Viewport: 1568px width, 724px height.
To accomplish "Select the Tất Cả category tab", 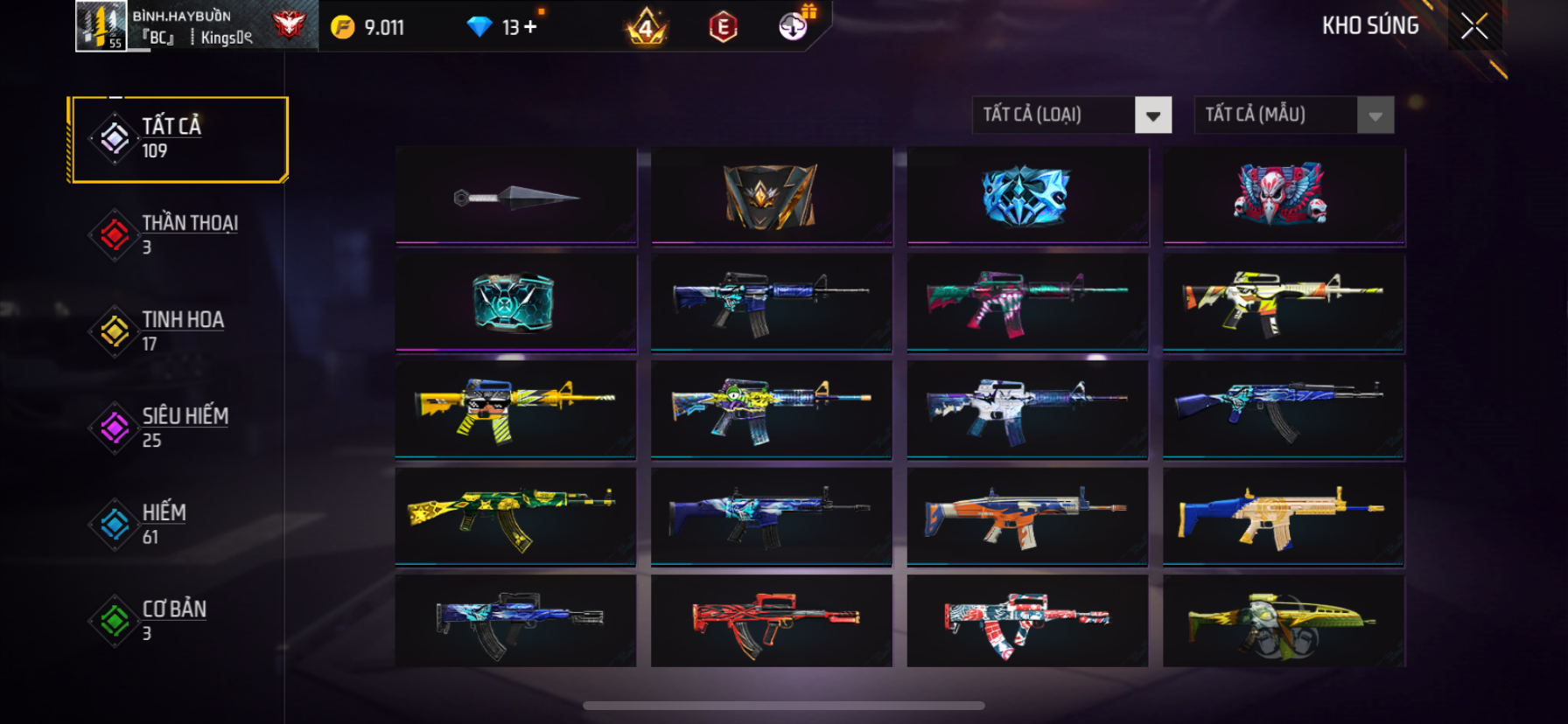I will pyautogui.click(x=179, y=139).
